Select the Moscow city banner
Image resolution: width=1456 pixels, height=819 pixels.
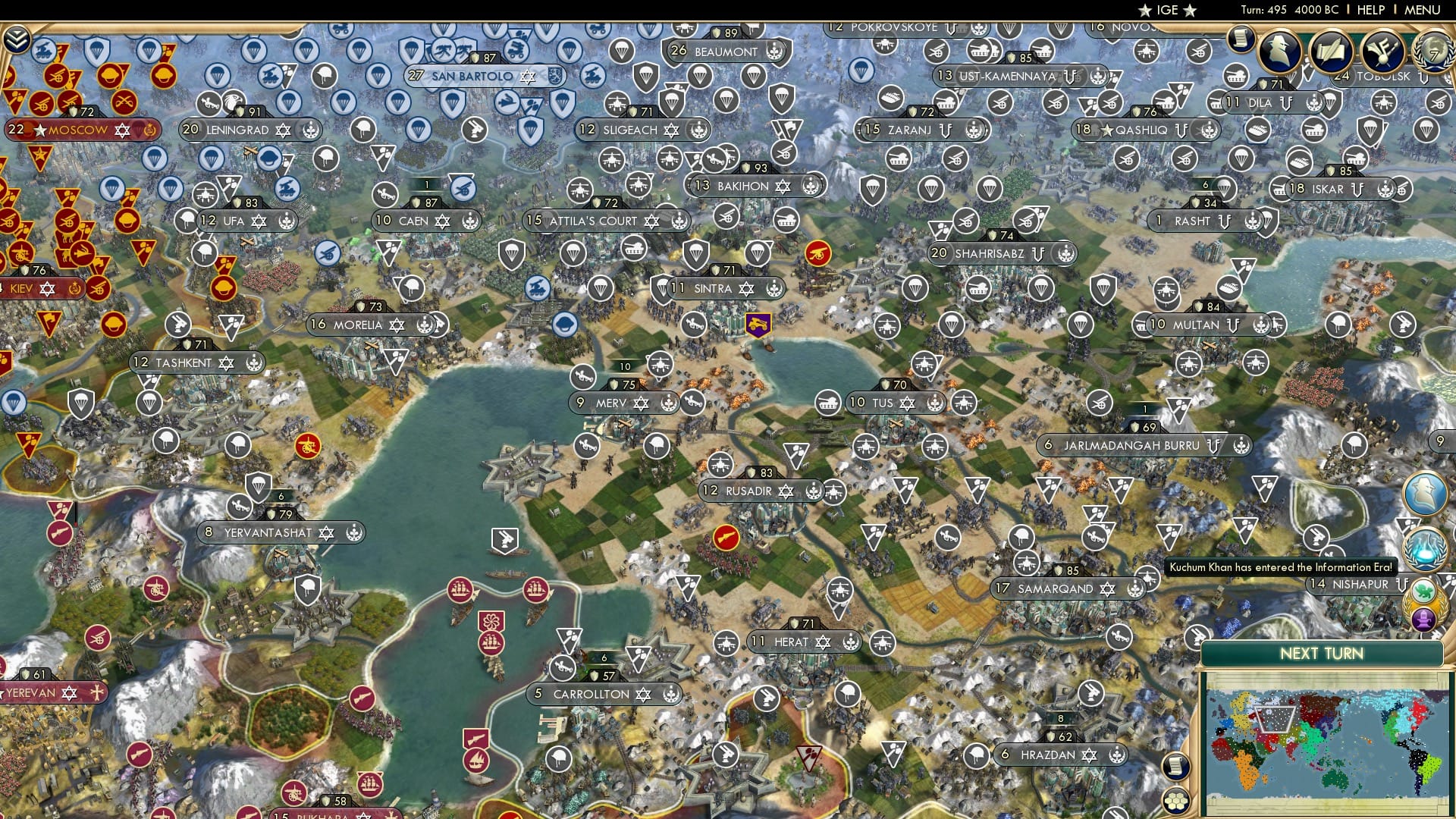[80, 130]
